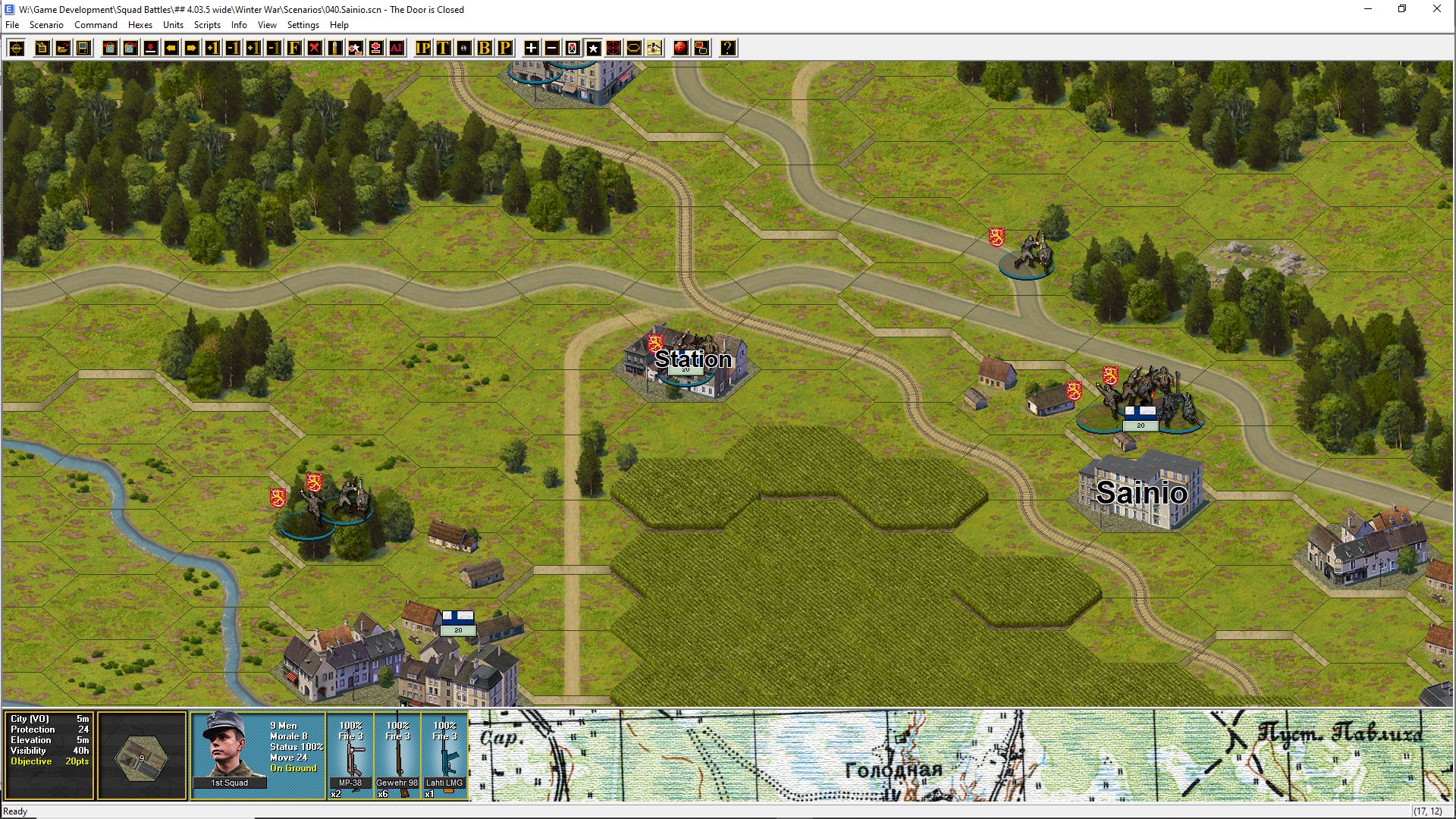Click the white plus zoom button

532,49
